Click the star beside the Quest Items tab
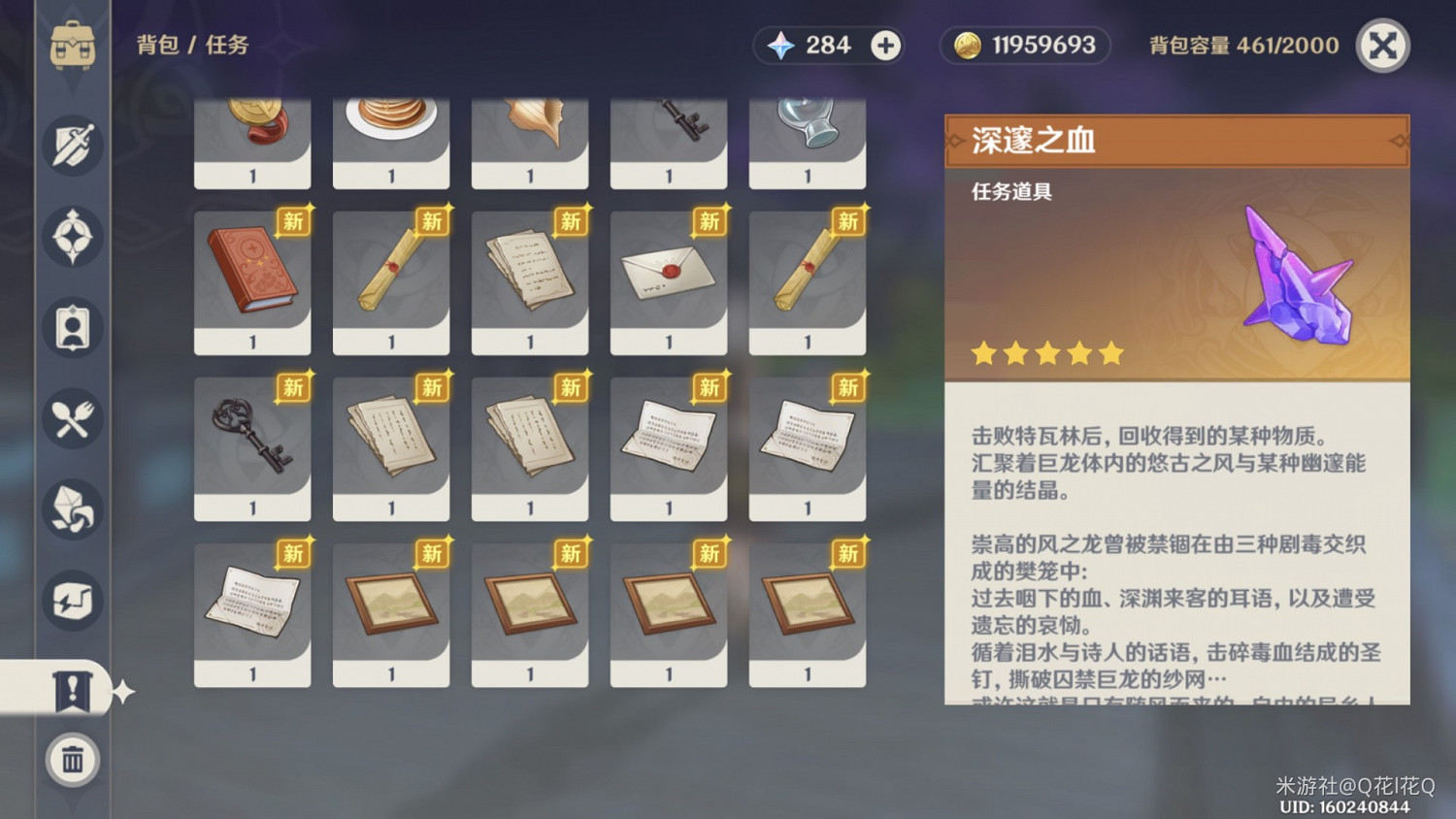 point(124,691)
